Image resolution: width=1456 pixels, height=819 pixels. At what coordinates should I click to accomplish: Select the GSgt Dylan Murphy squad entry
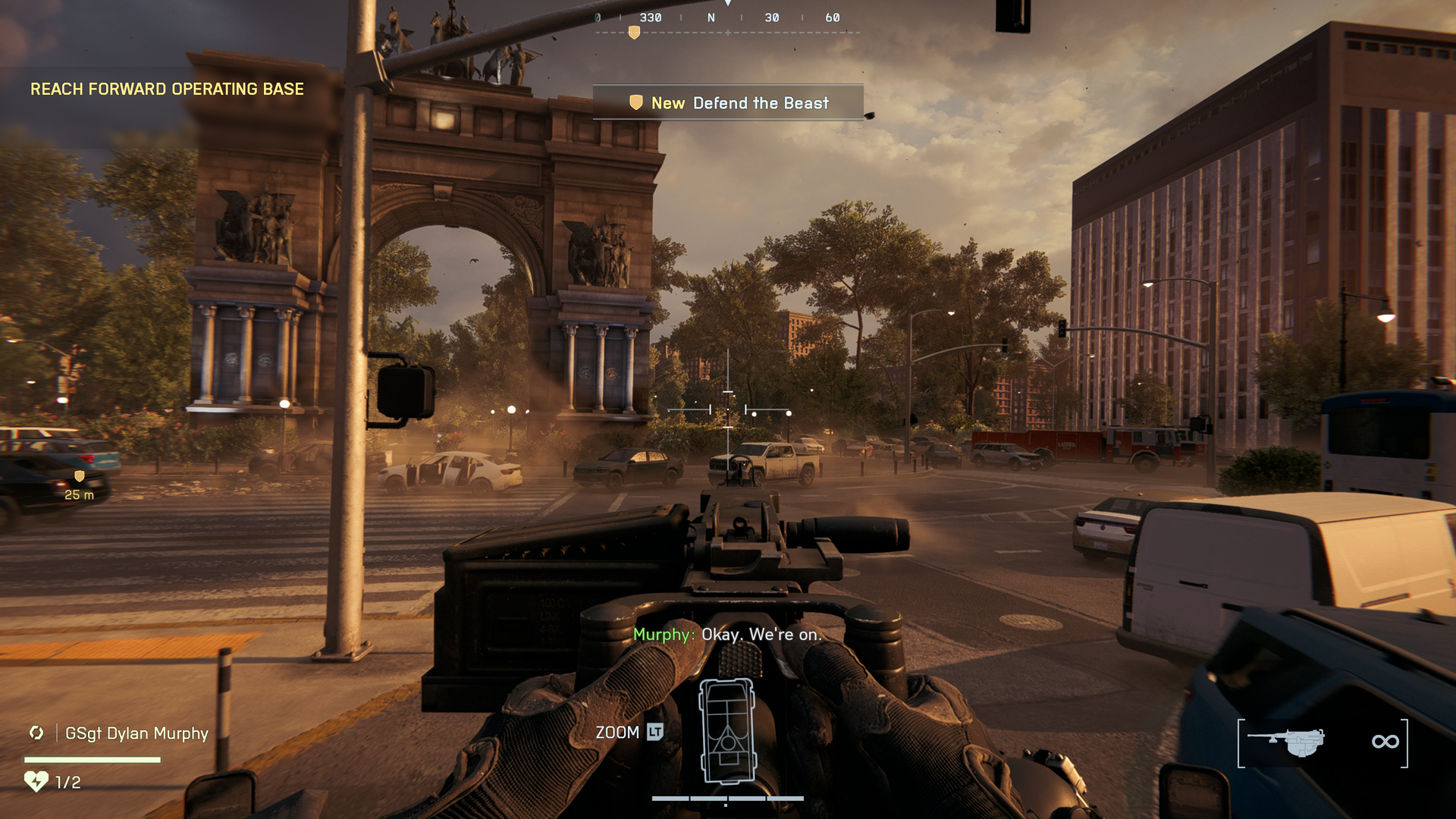click(x=136, y=733)
